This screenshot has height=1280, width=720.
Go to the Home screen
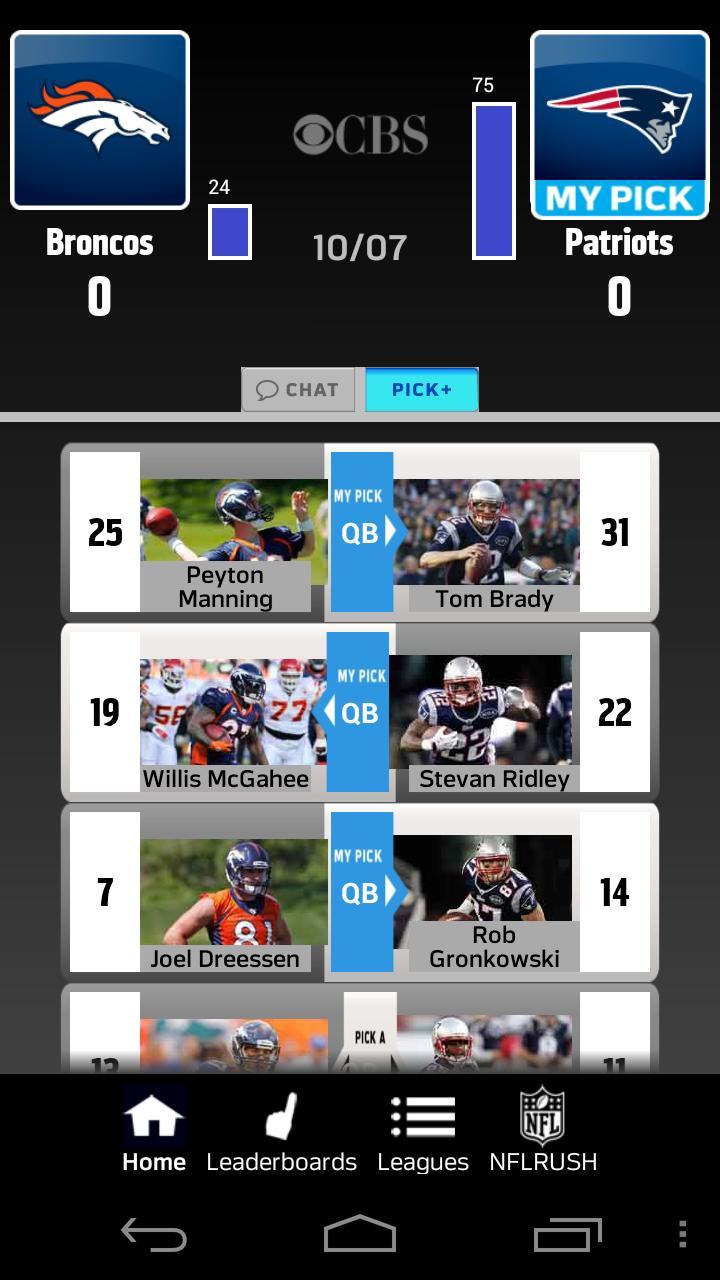154,1132
